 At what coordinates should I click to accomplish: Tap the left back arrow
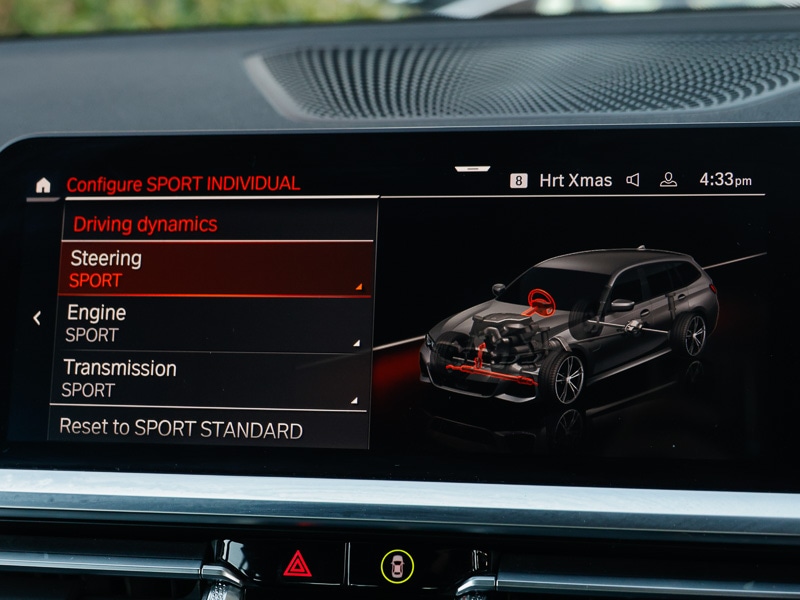tap(37, 318)
